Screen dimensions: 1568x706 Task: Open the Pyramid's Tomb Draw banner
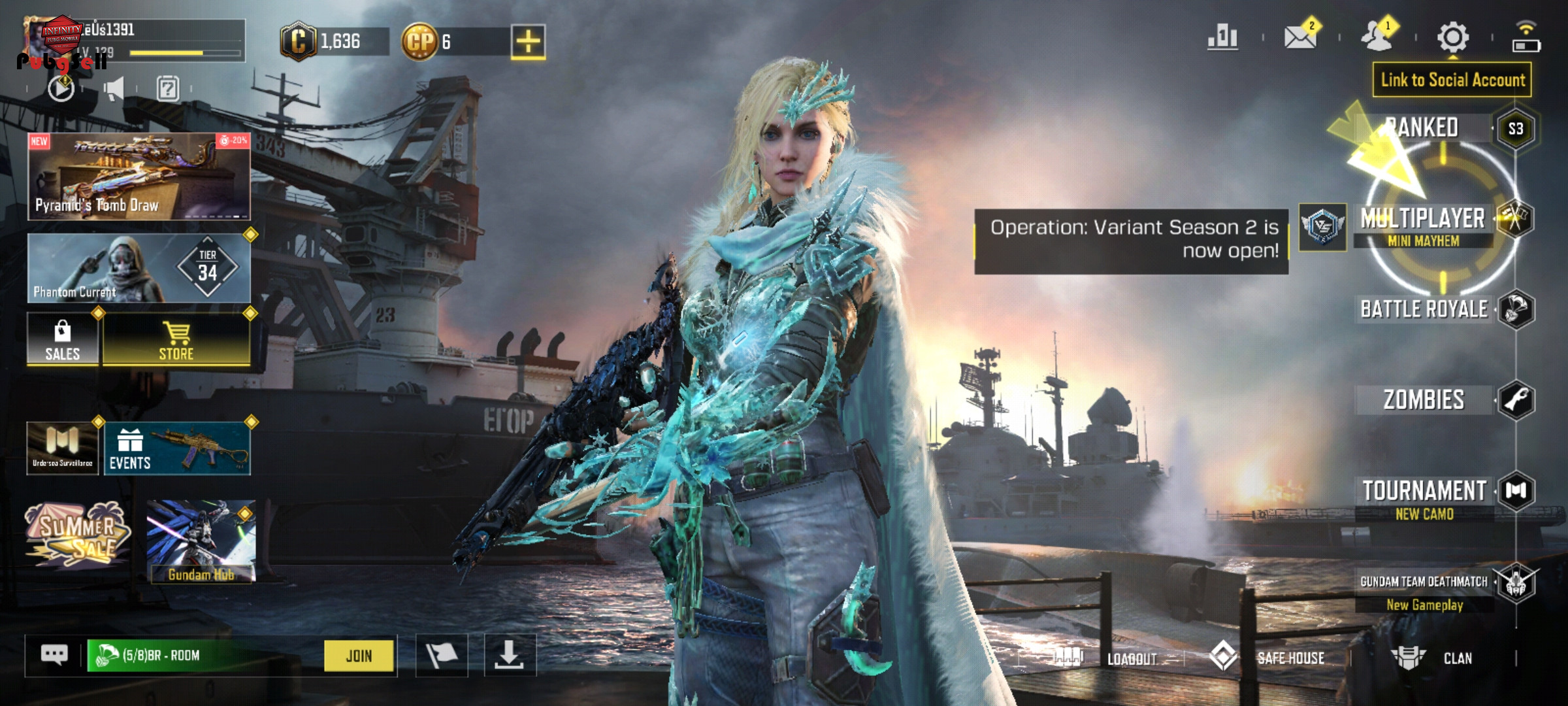139,176
